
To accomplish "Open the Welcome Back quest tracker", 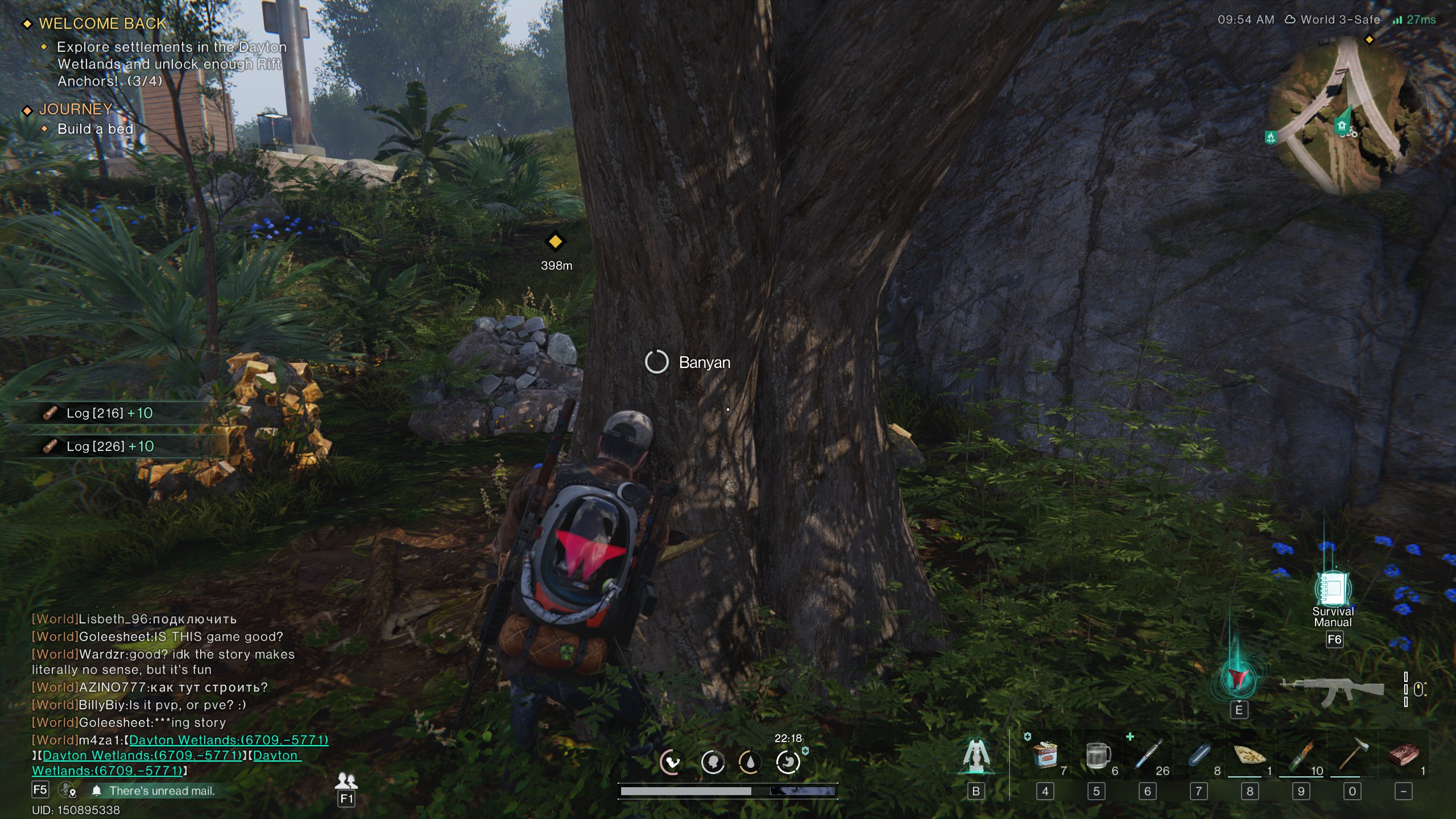I will (x=102, y=24).
